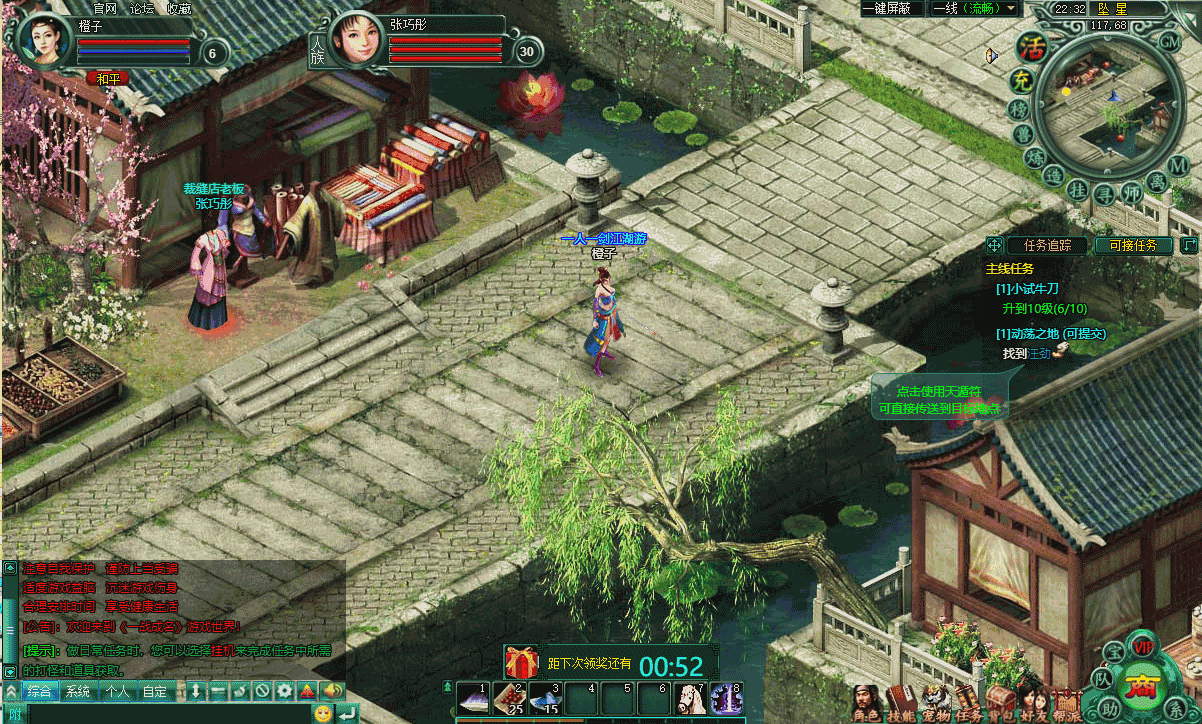Screen dimensions: 1202x724
Task: Use the white horse mount in slot 7
Action: tap(689, 699)
